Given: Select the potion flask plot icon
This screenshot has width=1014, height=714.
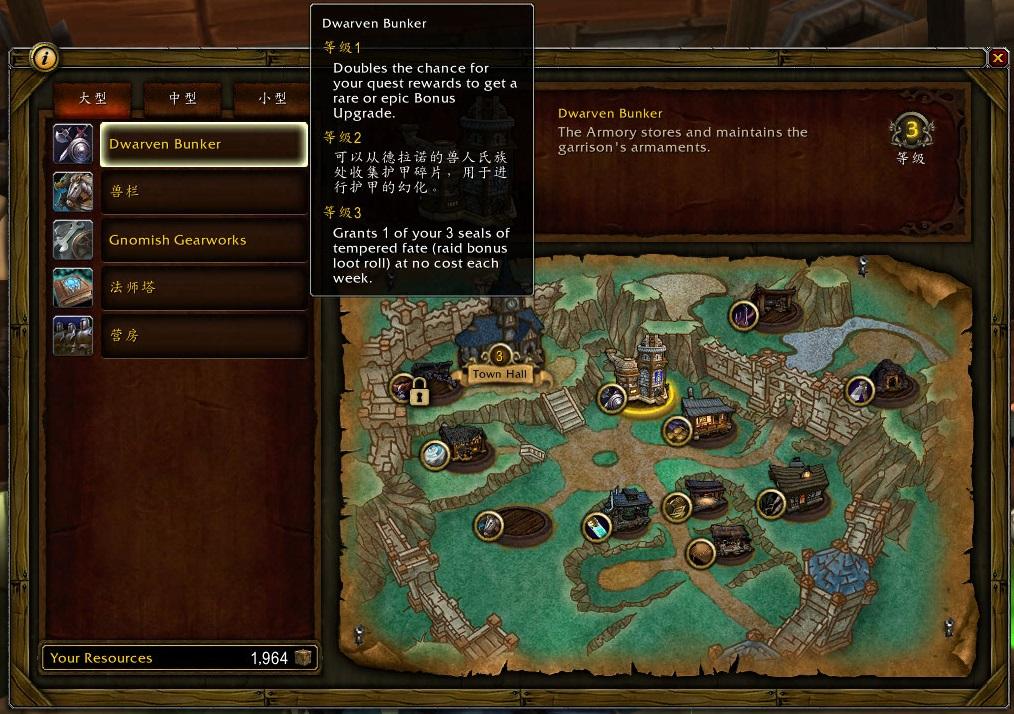Looking at the screenshot, I should coord(596,526).
